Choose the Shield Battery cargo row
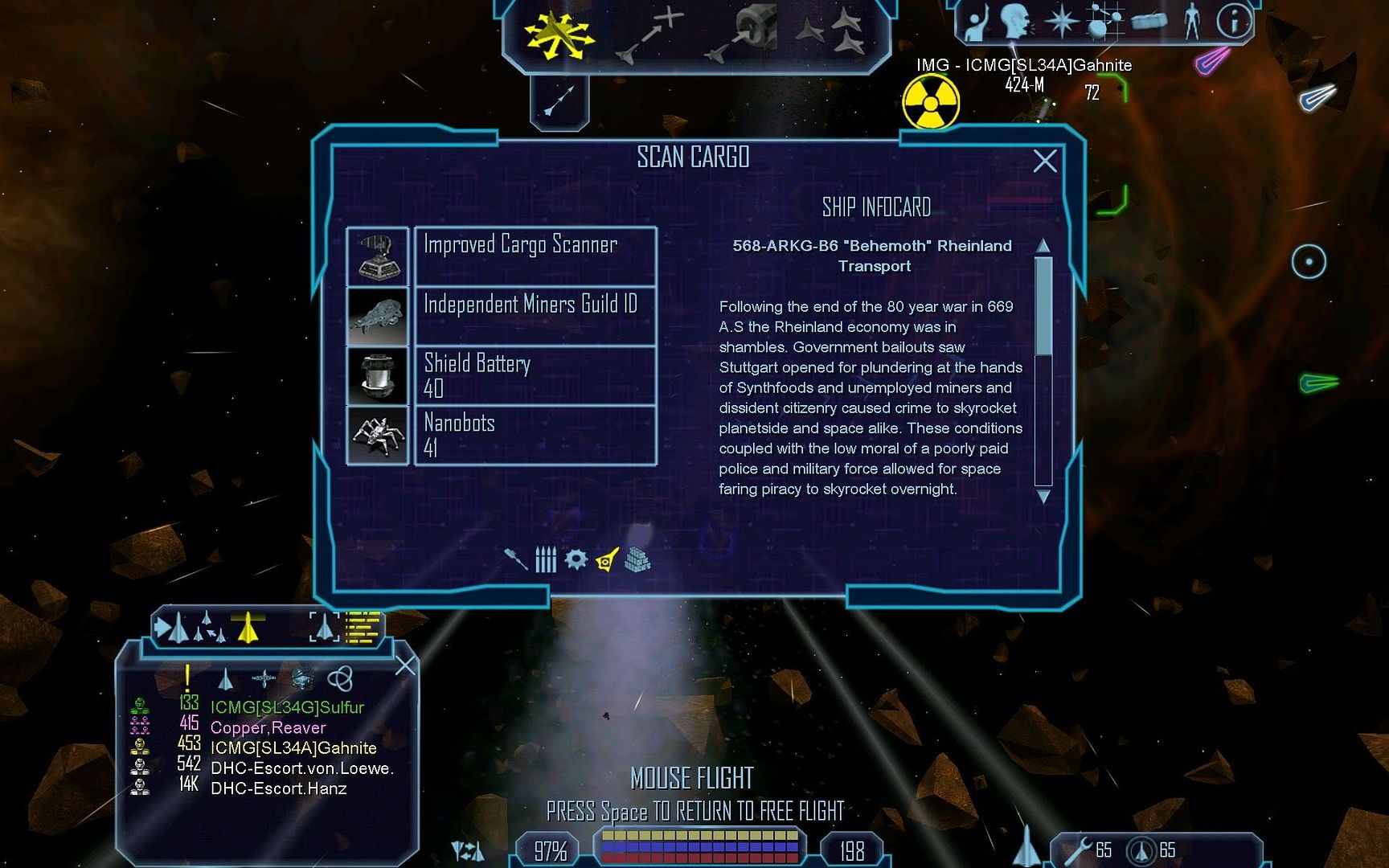 pyautogui.click(x=535, y=375)
